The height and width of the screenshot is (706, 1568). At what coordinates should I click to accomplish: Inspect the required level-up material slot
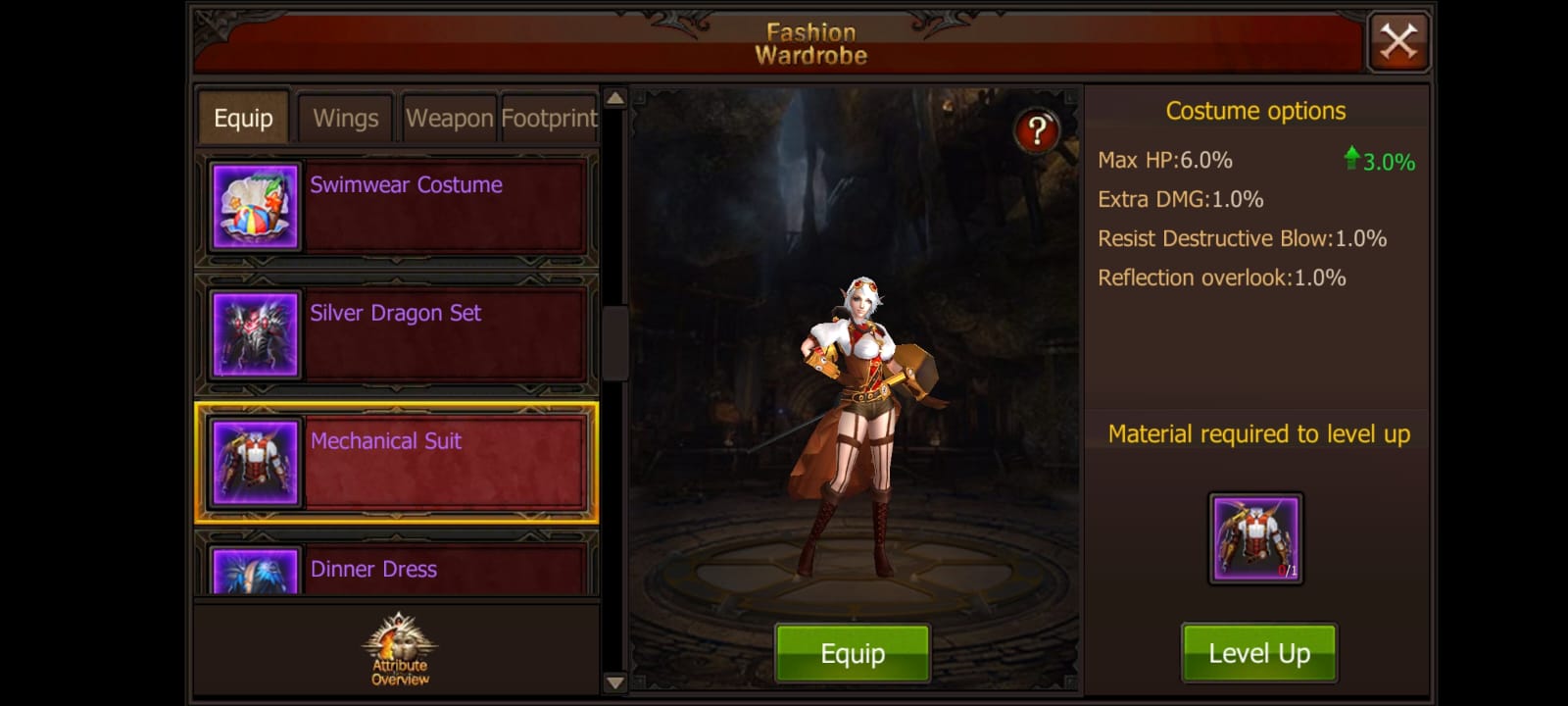[1255, 538]
